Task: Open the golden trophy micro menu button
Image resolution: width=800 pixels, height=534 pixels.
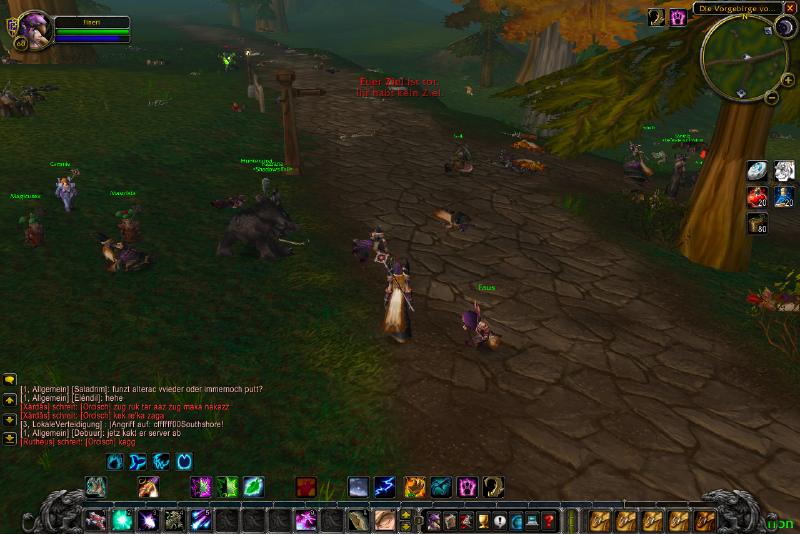Action: pos(483,520)
